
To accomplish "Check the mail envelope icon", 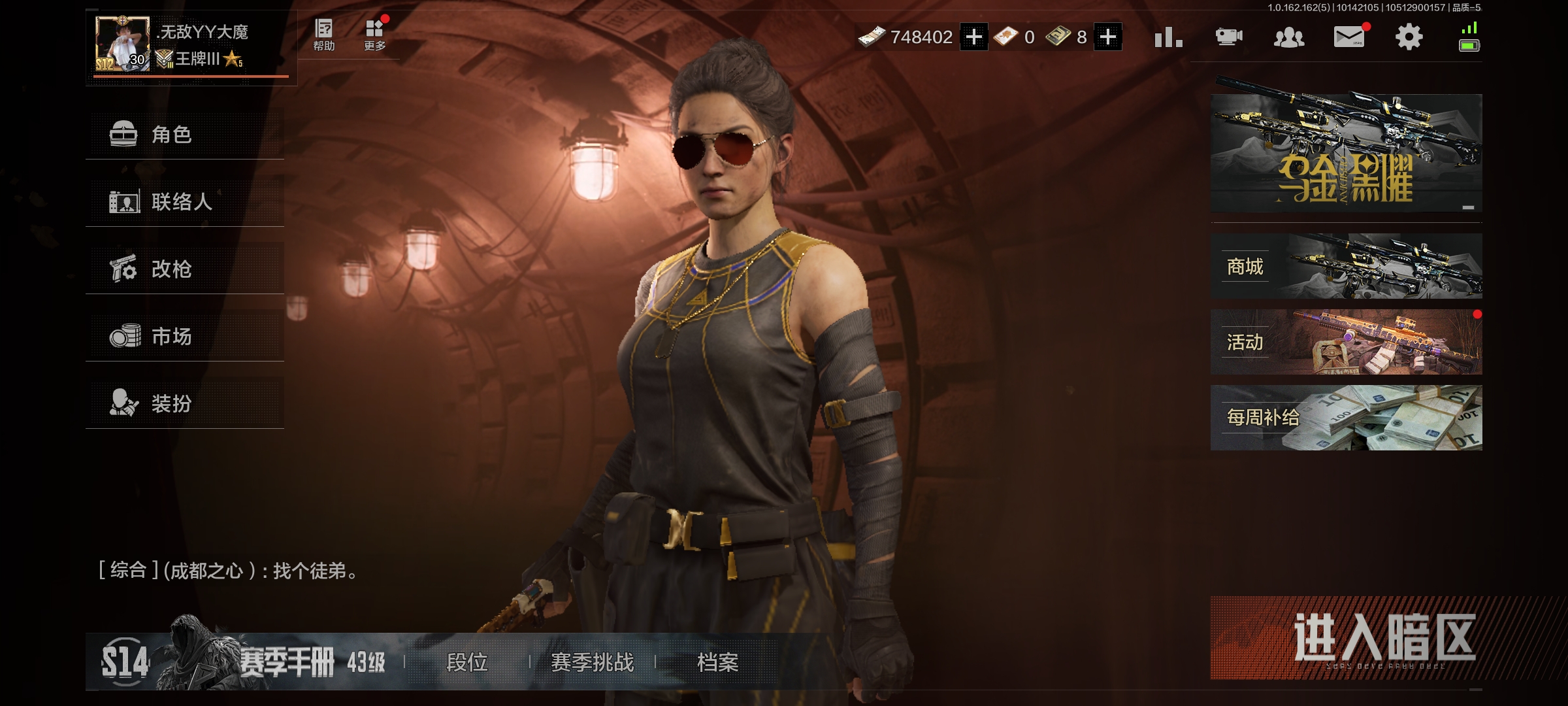I will pyautogui.click(x=1349, y=37).
